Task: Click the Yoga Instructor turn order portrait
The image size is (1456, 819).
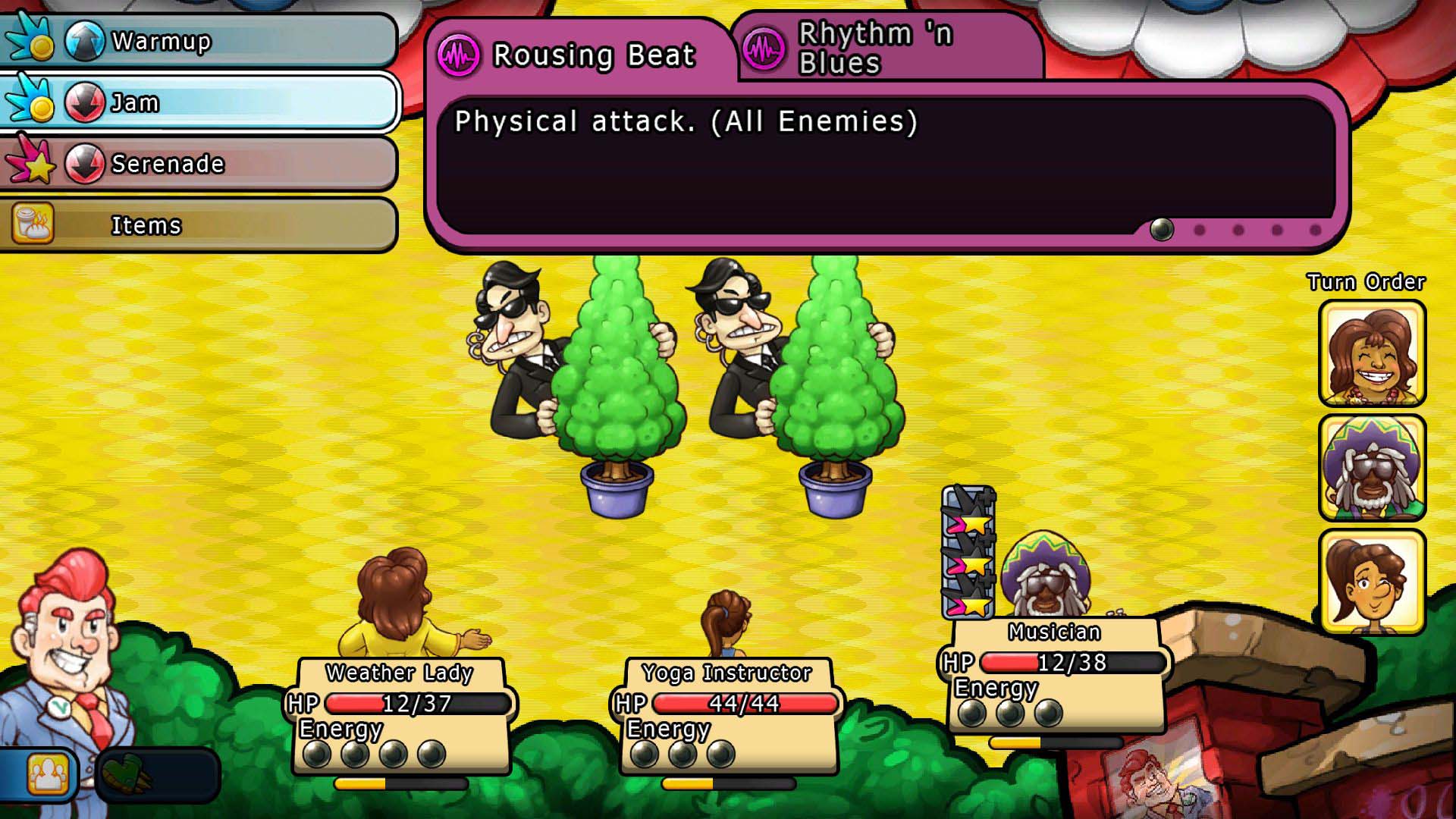Action: click(1372, 582)
